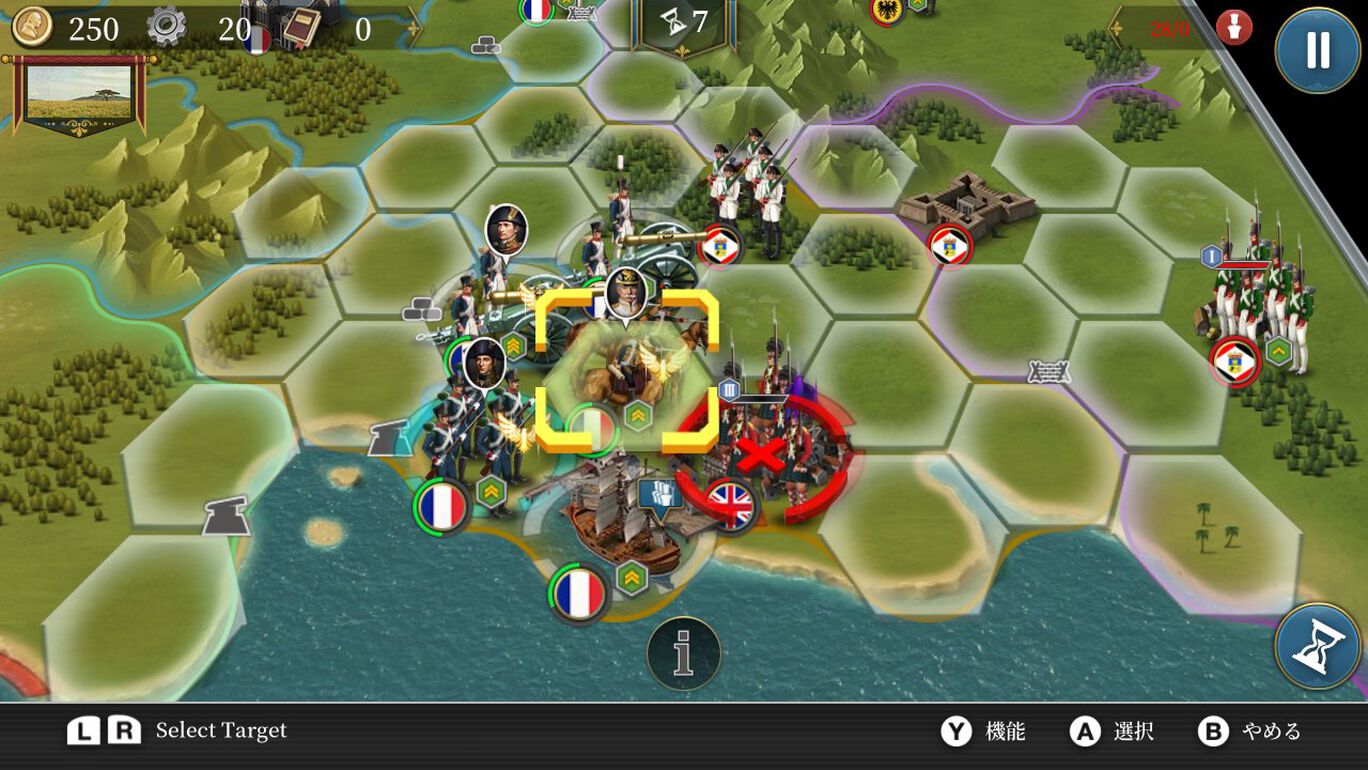Select the green-coated infantry unit near the edge
1368x770 pixels.
click(x=1257, y=300)
